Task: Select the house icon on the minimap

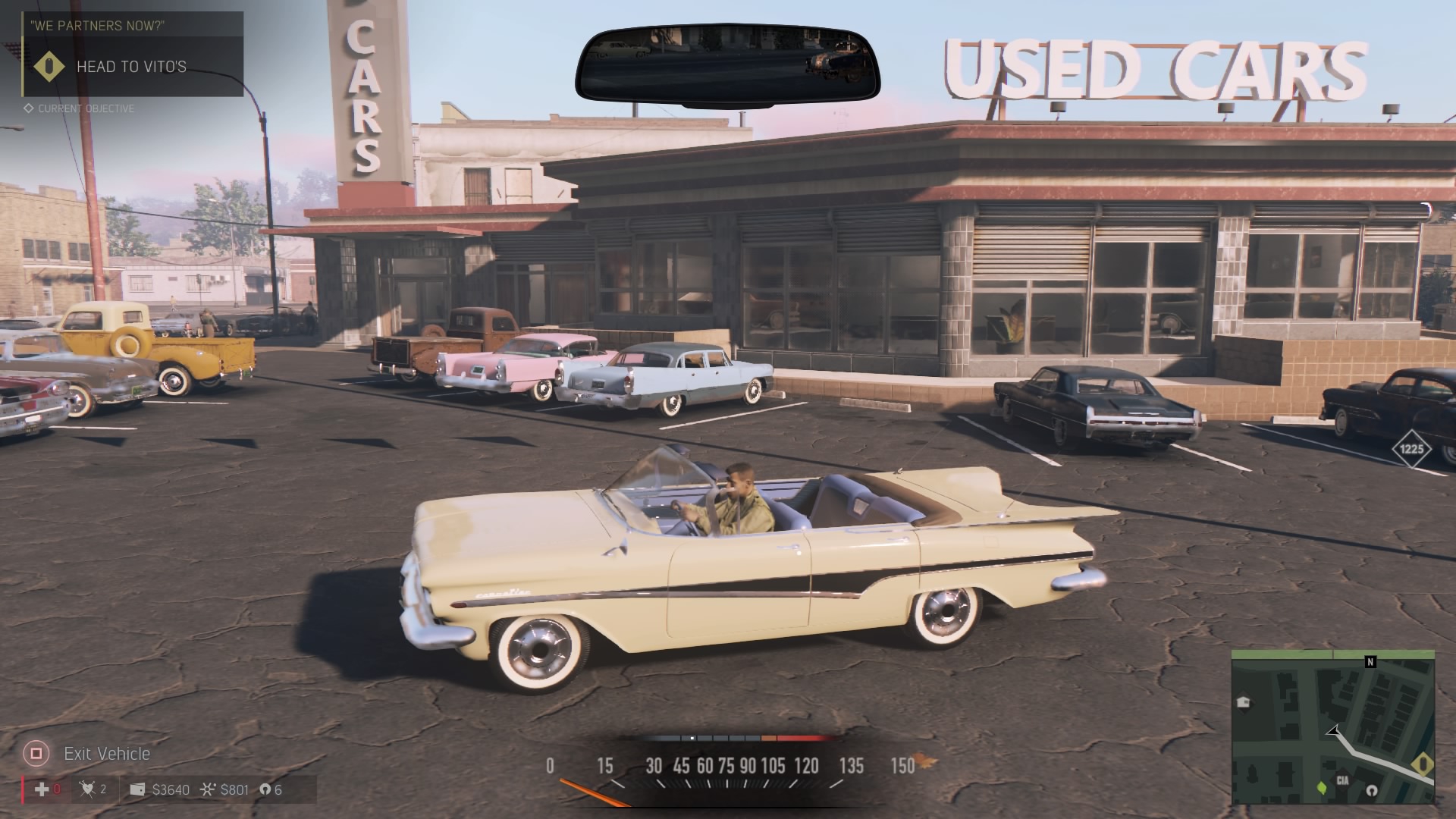Action: click(1243, 702)
